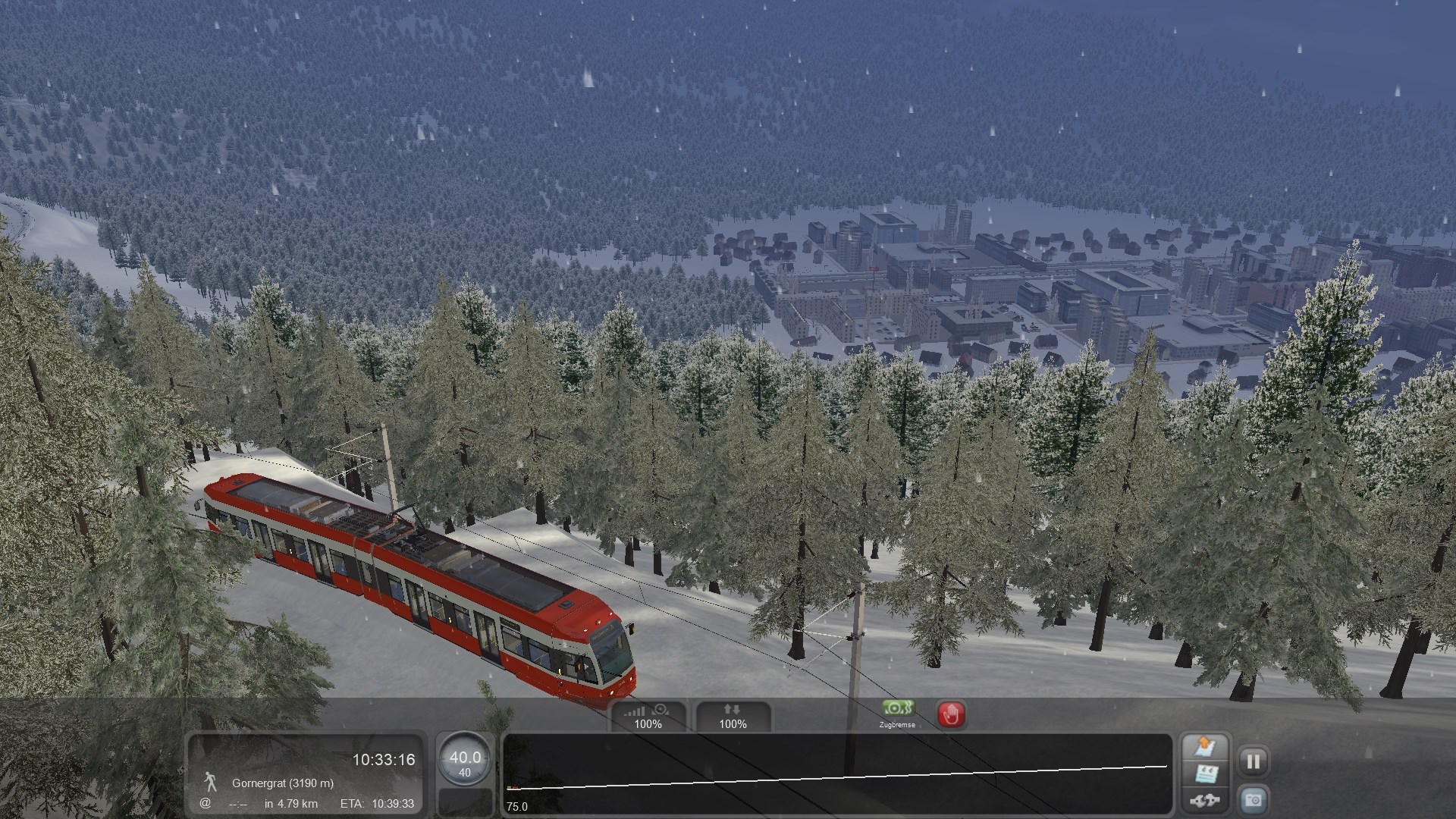Image resolution: width=1456 pixels, height=819 pixels.
Task: Open the camera view selector button
Action: (x=1253, y=800)
